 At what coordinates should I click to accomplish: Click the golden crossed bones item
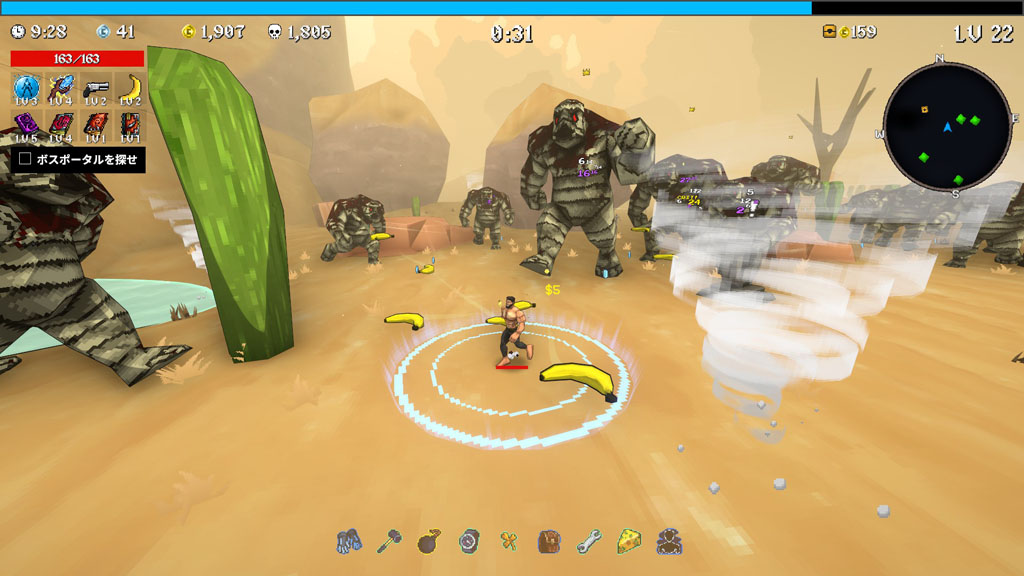pos(509,542)
